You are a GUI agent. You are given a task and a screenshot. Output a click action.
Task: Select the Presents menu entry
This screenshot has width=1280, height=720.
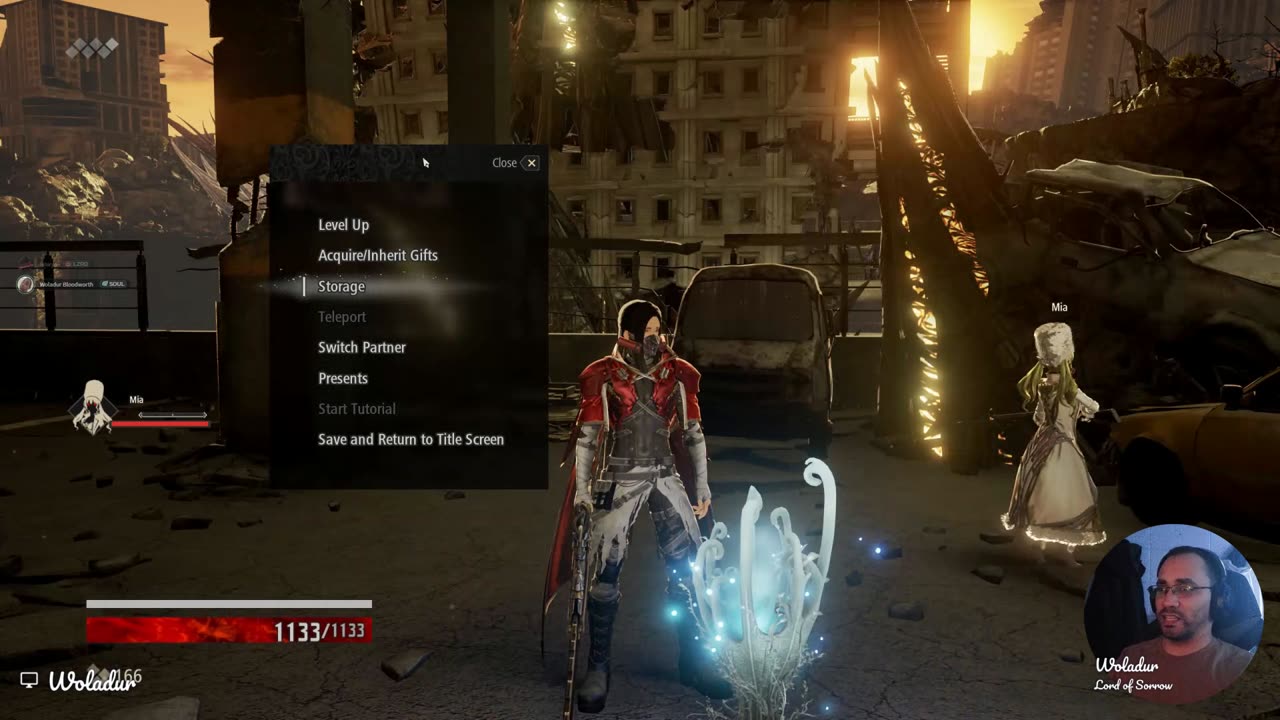pyautogui.click(x=343, y=379)
